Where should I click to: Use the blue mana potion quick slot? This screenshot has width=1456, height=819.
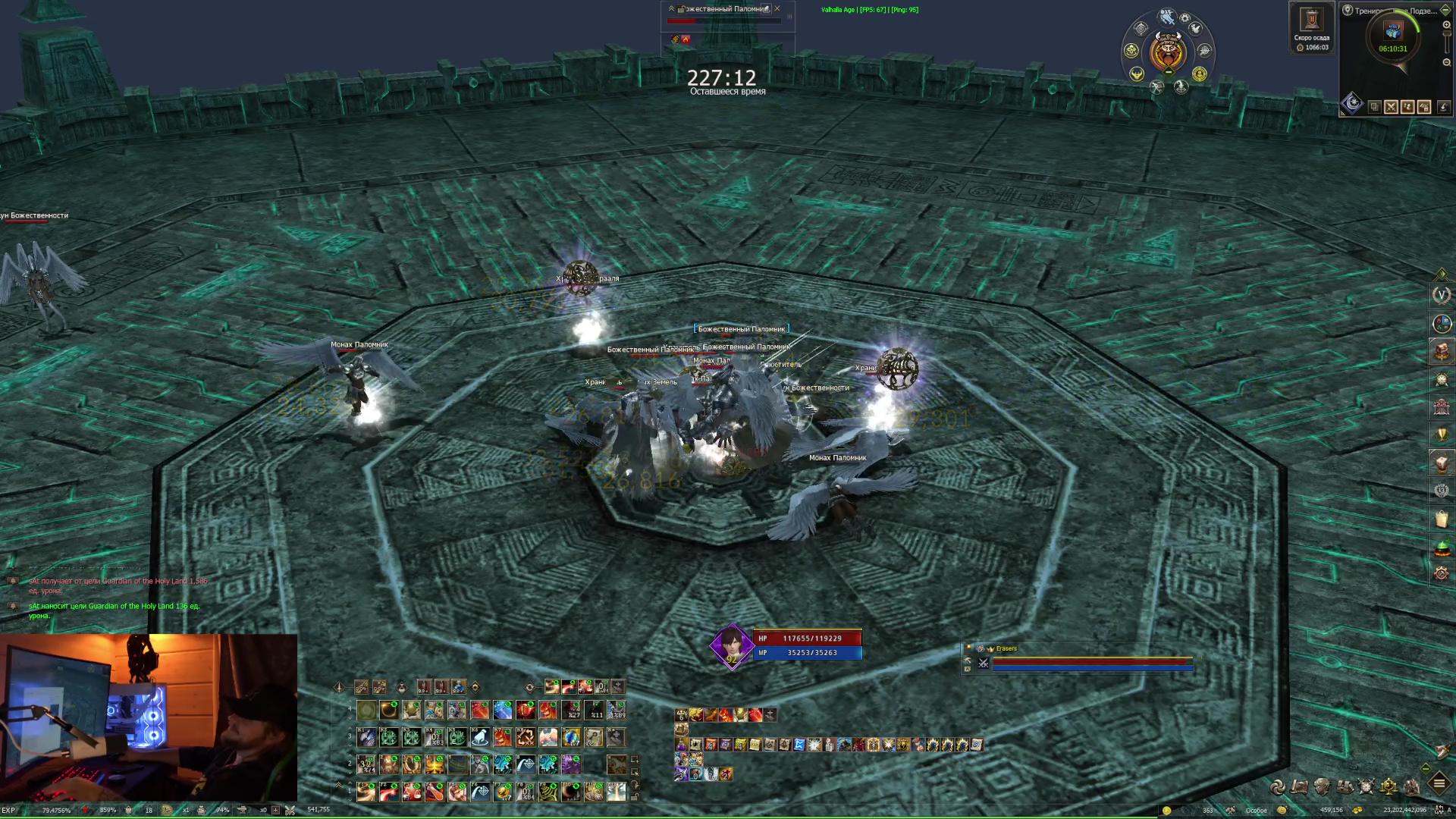459,687
